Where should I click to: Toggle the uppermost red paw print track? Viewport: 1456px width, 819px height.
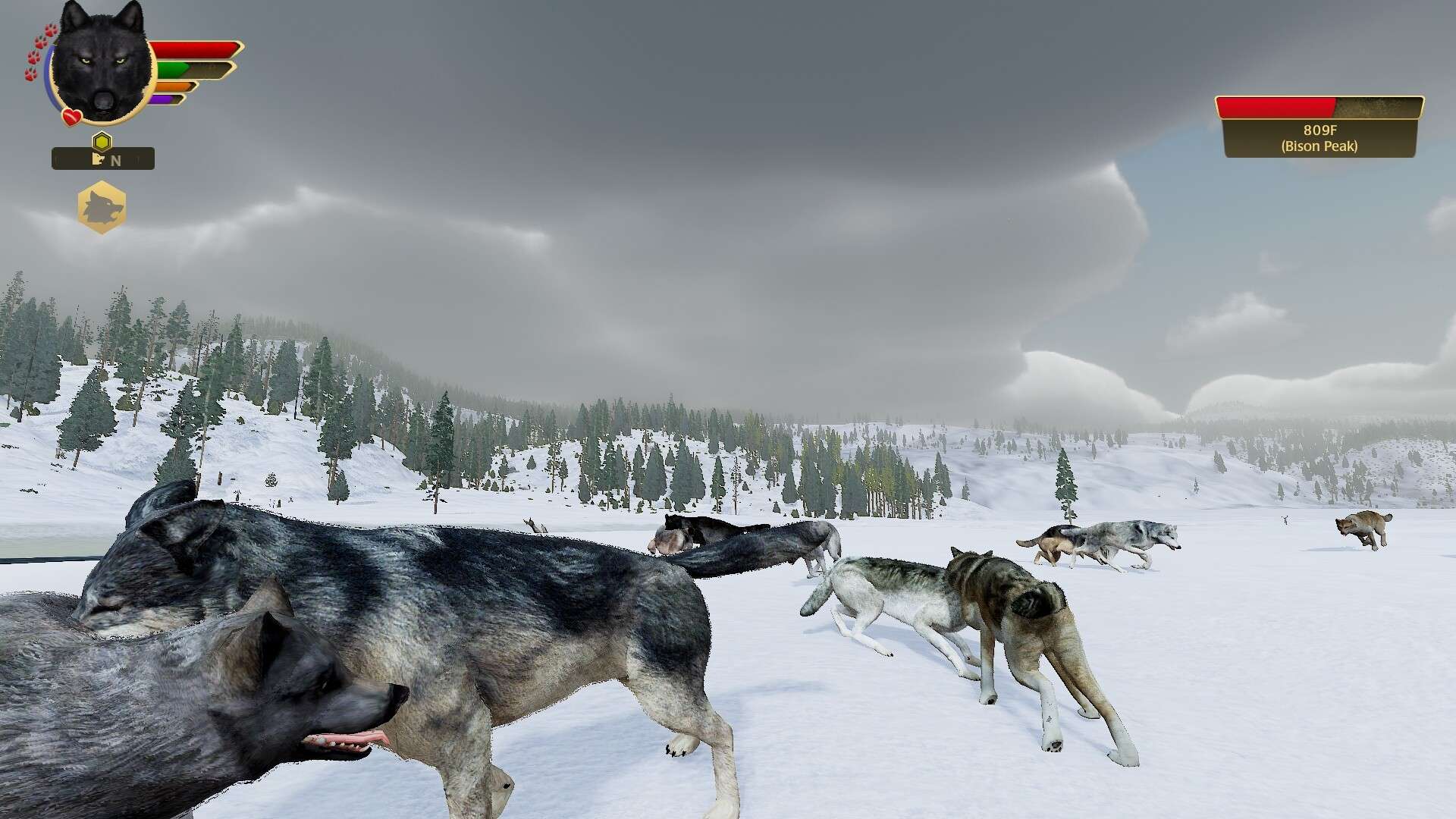(50, 30)
